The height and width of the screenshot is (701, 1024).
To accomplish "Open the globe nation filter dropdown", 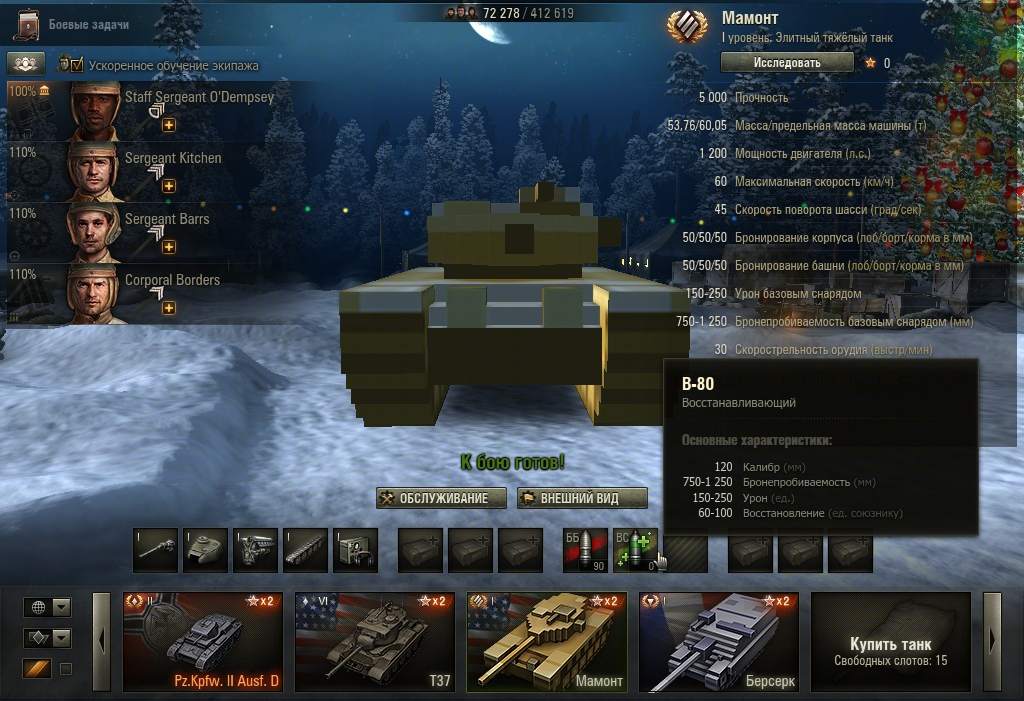I will click(x=47, y=607).
